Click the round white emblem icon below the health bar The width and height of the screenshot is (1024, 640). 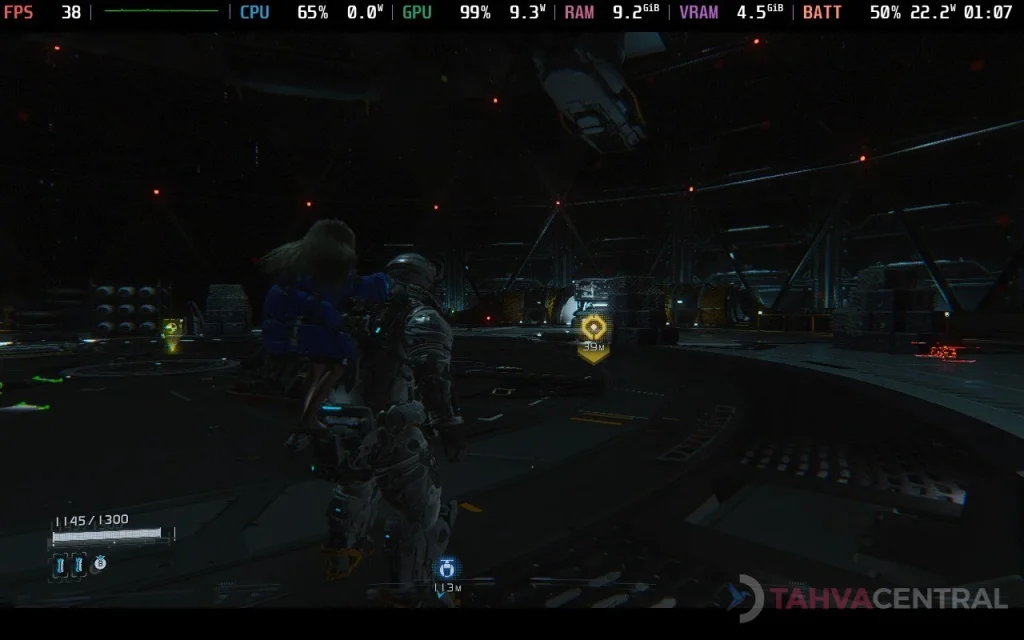[100, 564]
